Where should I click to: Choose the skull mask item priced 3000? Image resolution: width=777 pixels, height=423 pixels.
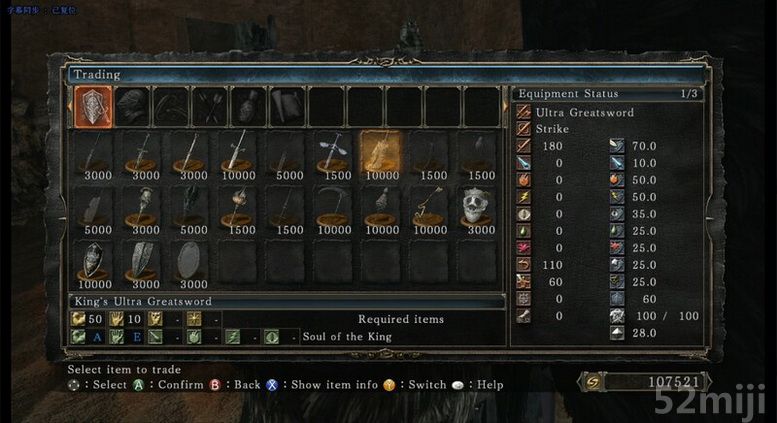point(479,209)
